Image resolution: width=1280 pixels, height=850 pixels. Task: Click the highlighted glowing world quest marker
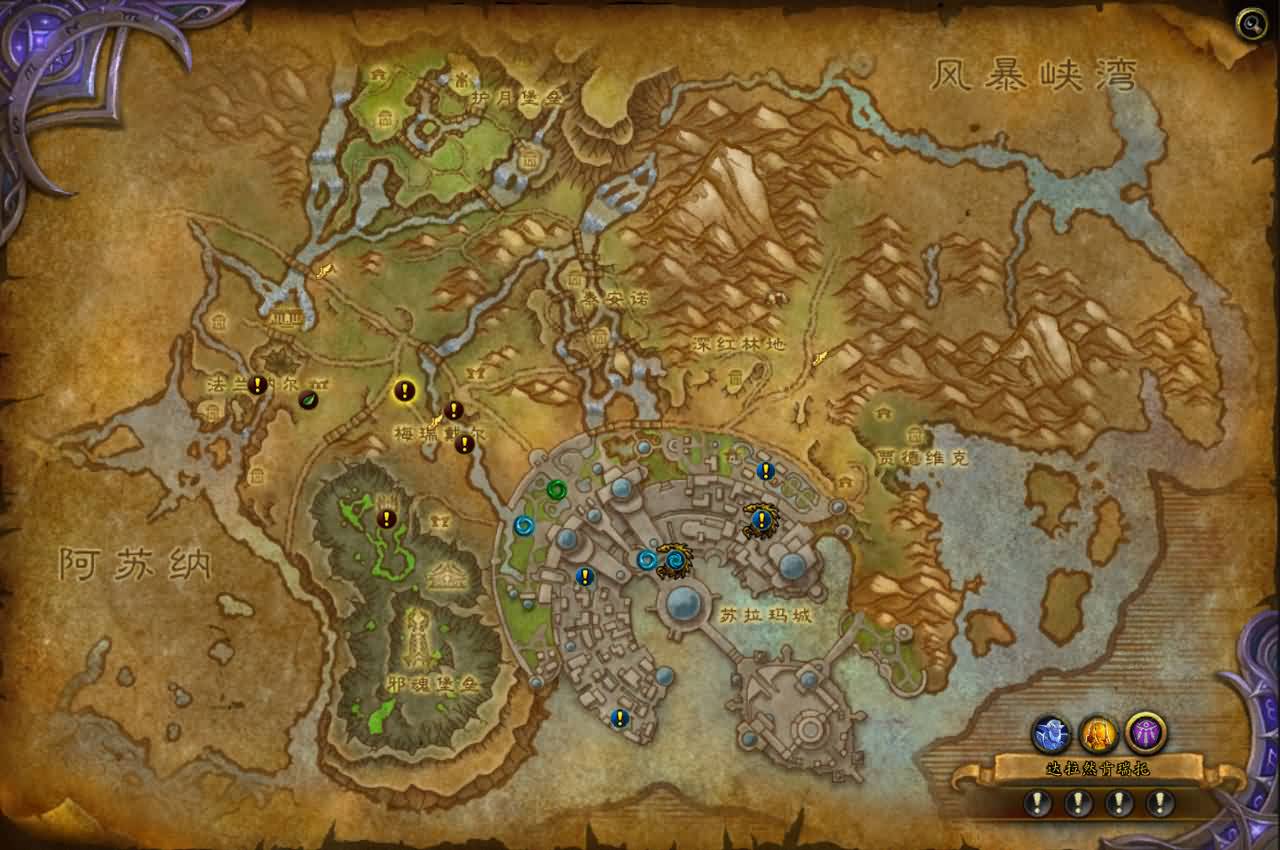tap(404, 391)
